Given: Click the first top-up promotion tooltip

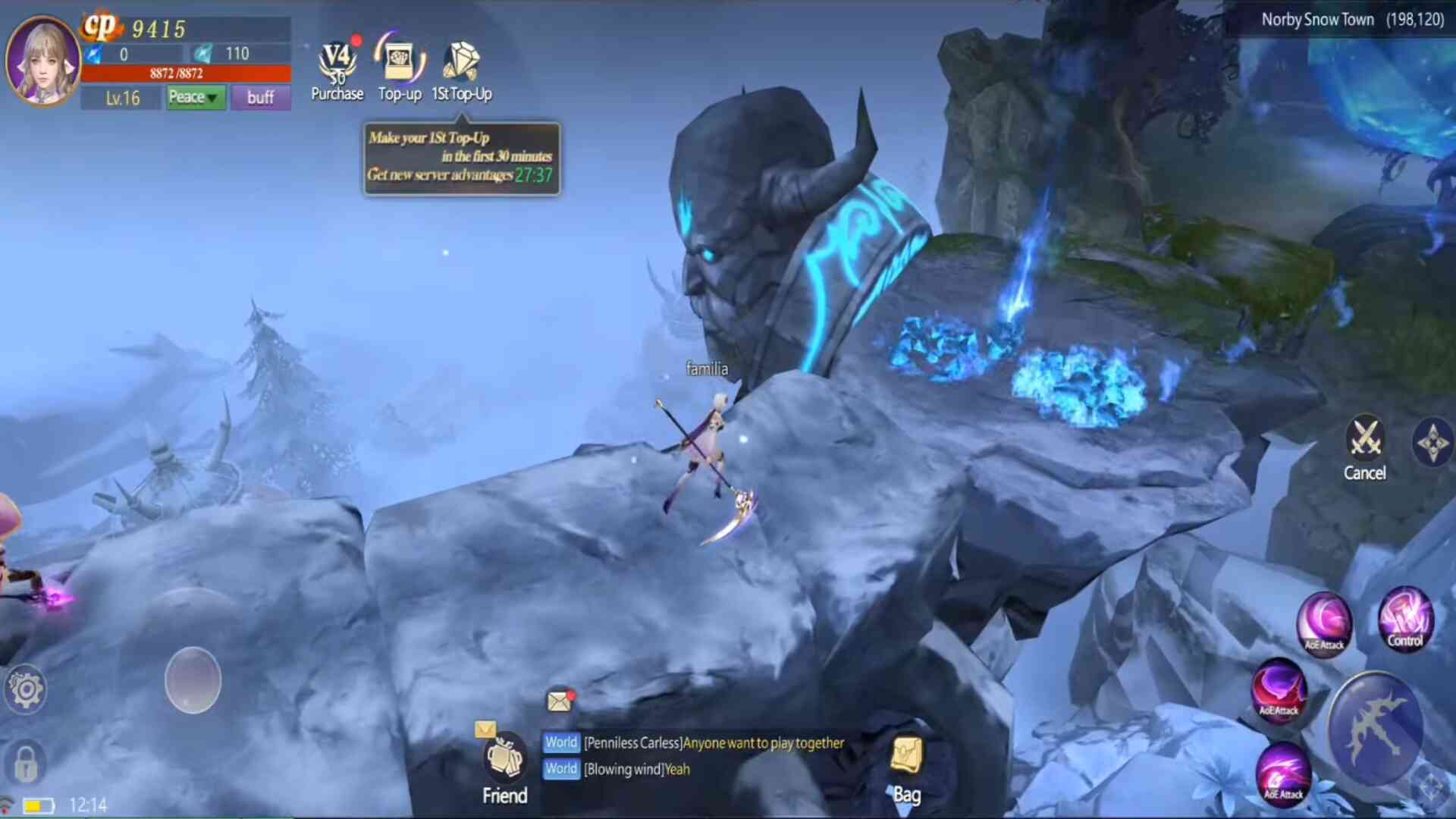Looking at the screenshot, I should coord(461,158).
